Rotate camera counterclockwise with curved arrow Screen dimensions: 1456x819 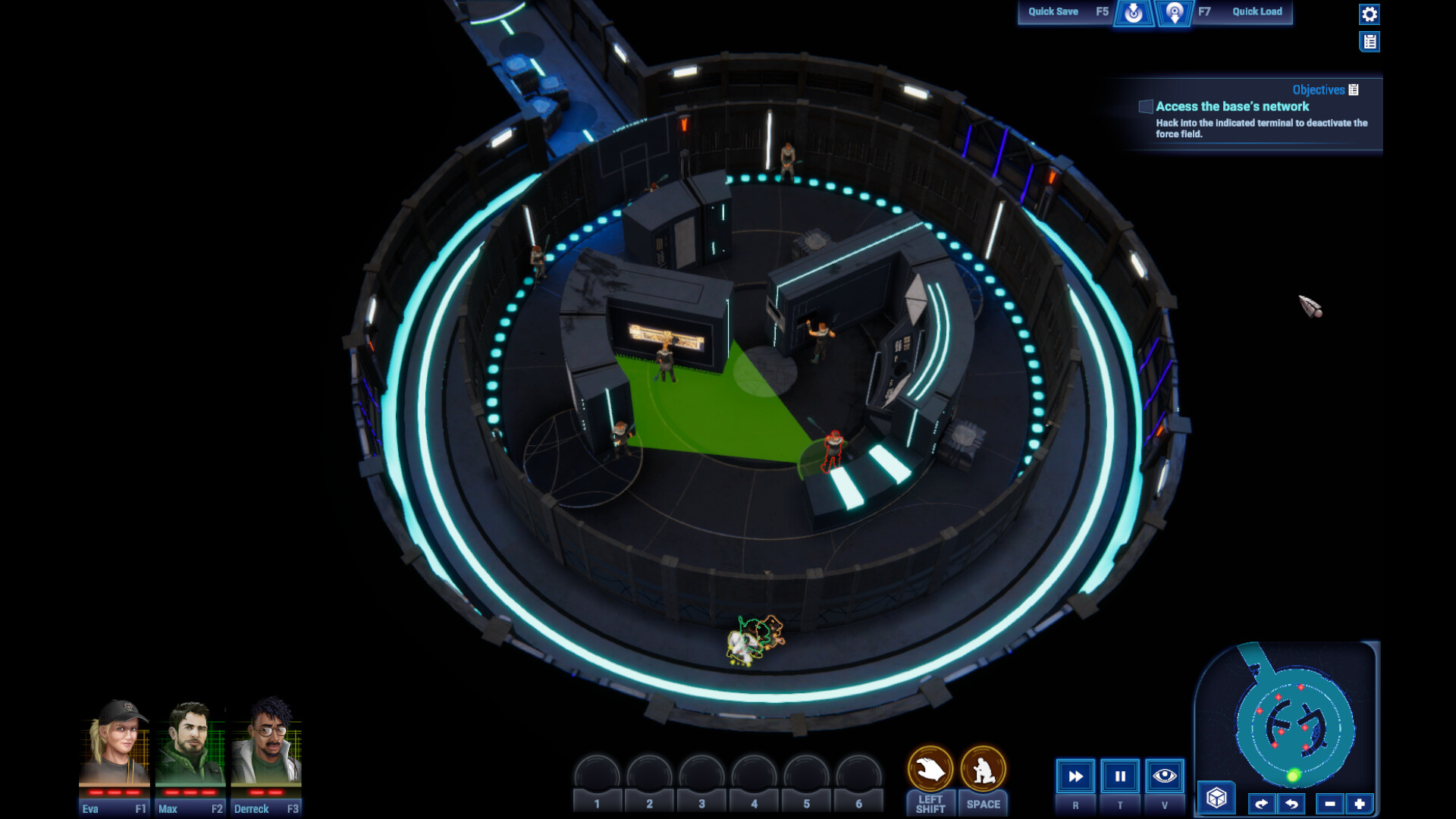[x=1291, y=802]
